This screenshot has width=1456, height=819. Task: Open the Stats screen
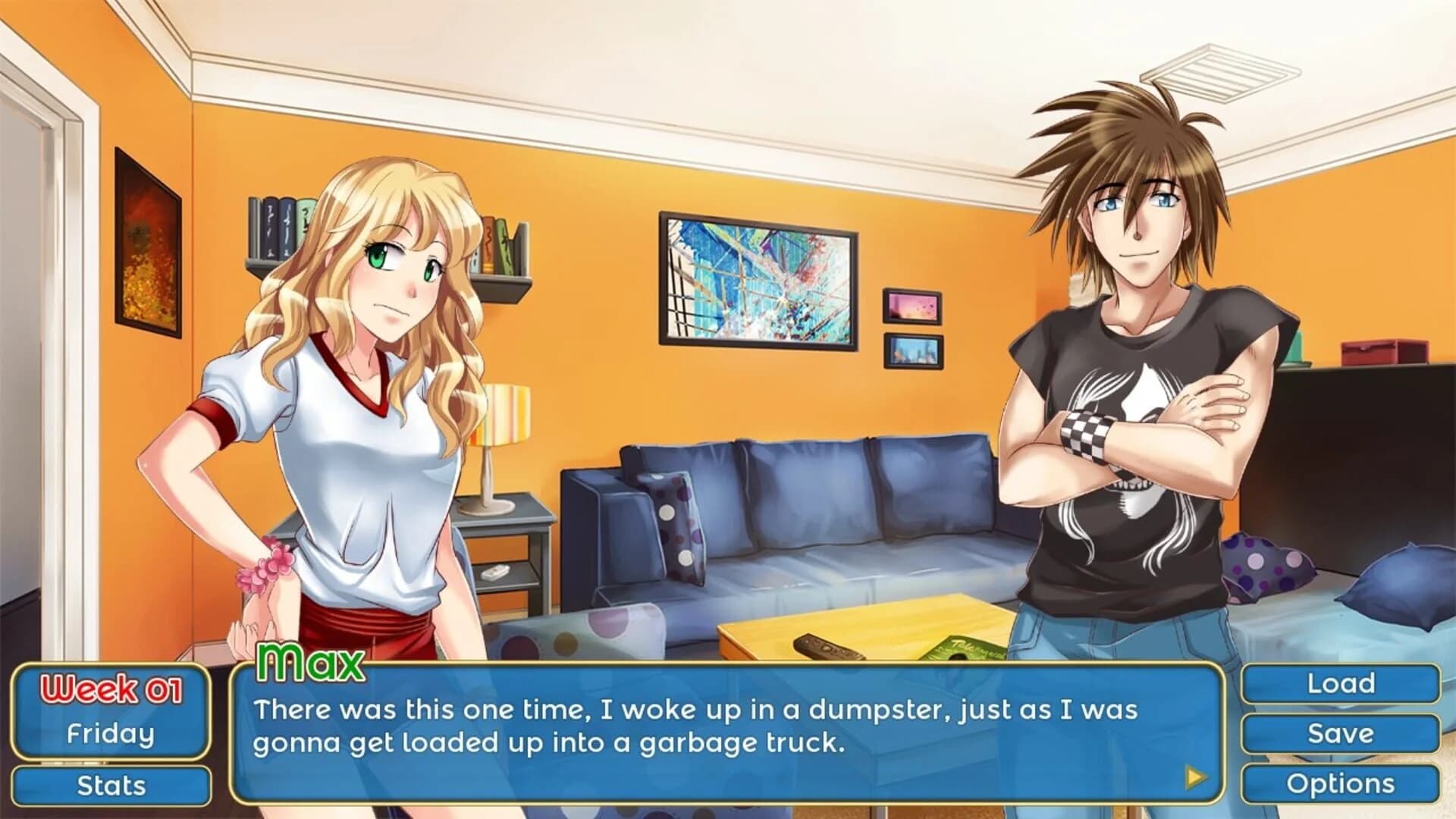(x=112, y=785)
